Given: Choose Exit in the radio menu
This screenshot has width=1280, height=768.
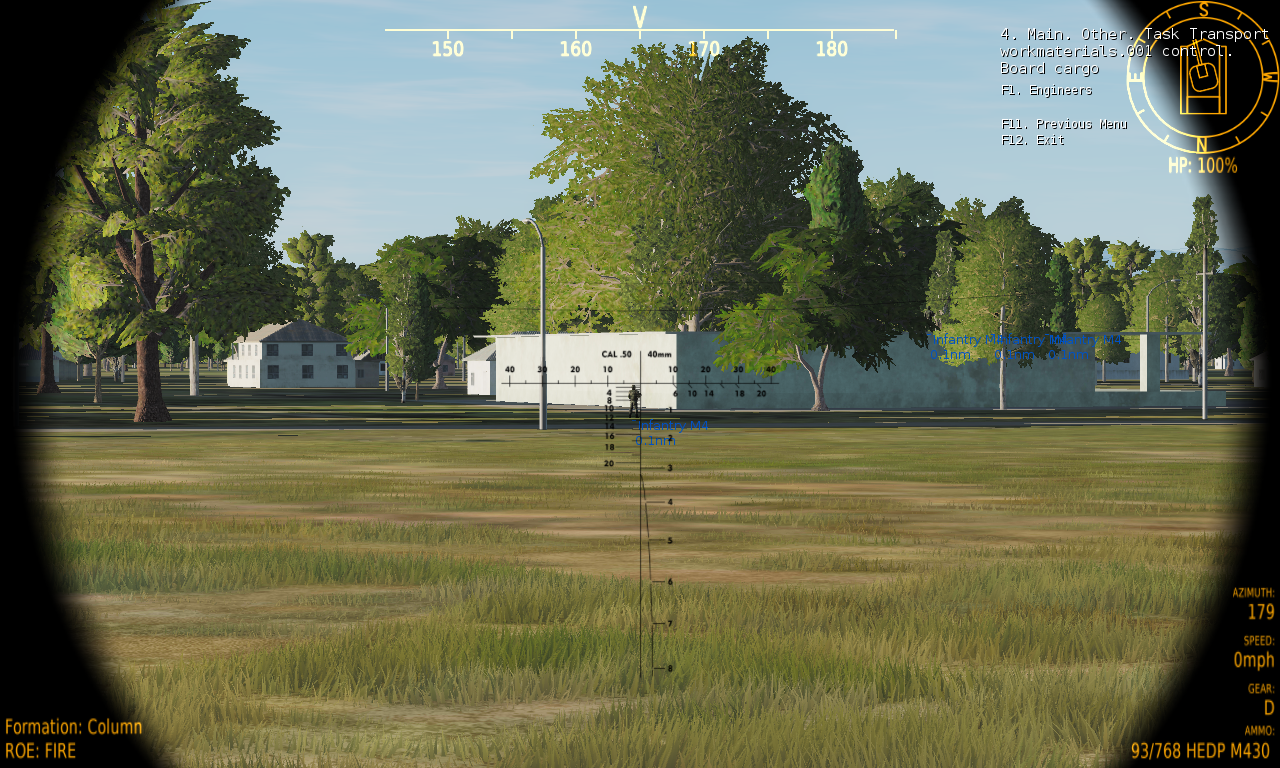Looking at the screenshot, I should click(1033, 140).
